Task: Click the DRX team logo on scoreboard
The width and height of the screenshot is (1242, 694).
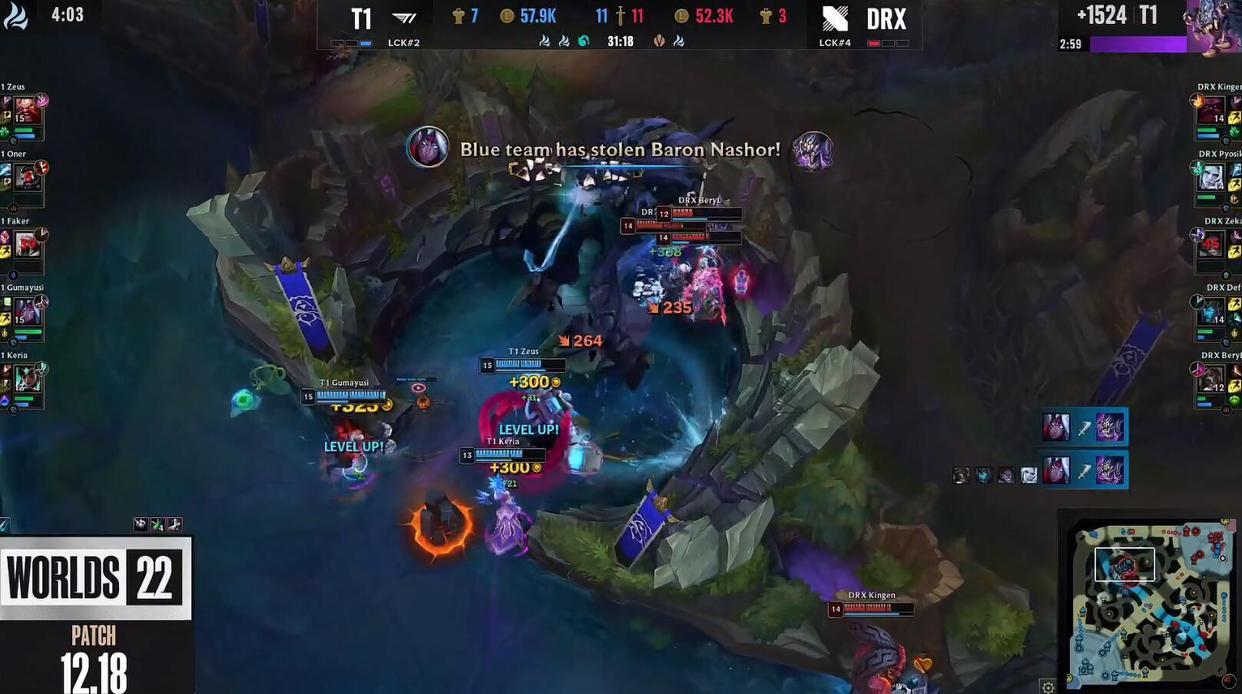Action: click(x=835, y=18)
